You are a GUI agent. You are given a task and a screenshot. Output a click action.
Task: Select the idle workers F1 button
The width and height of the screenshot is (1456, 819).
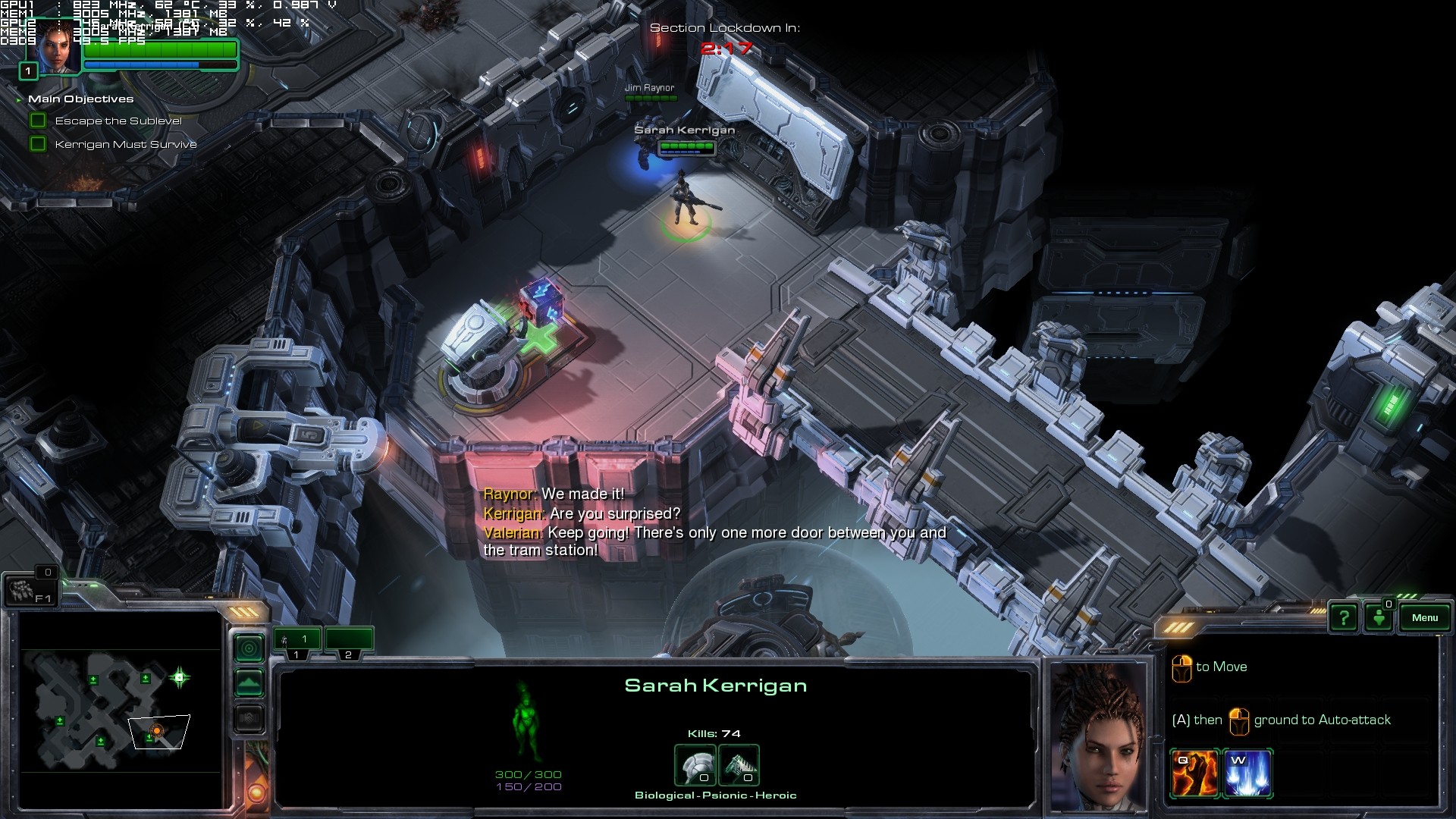(30, 590)
